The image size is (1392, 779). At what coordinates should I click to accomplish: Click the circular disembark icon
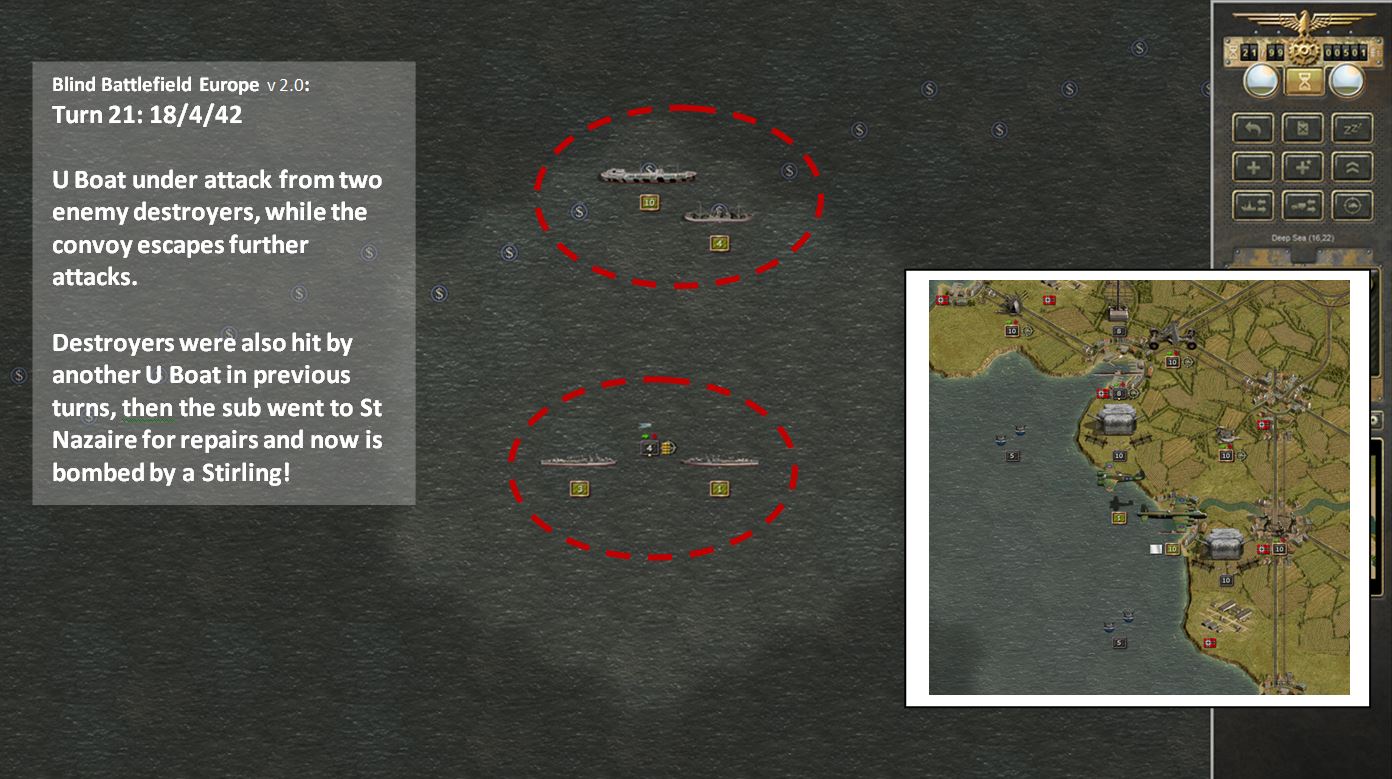1352,205
